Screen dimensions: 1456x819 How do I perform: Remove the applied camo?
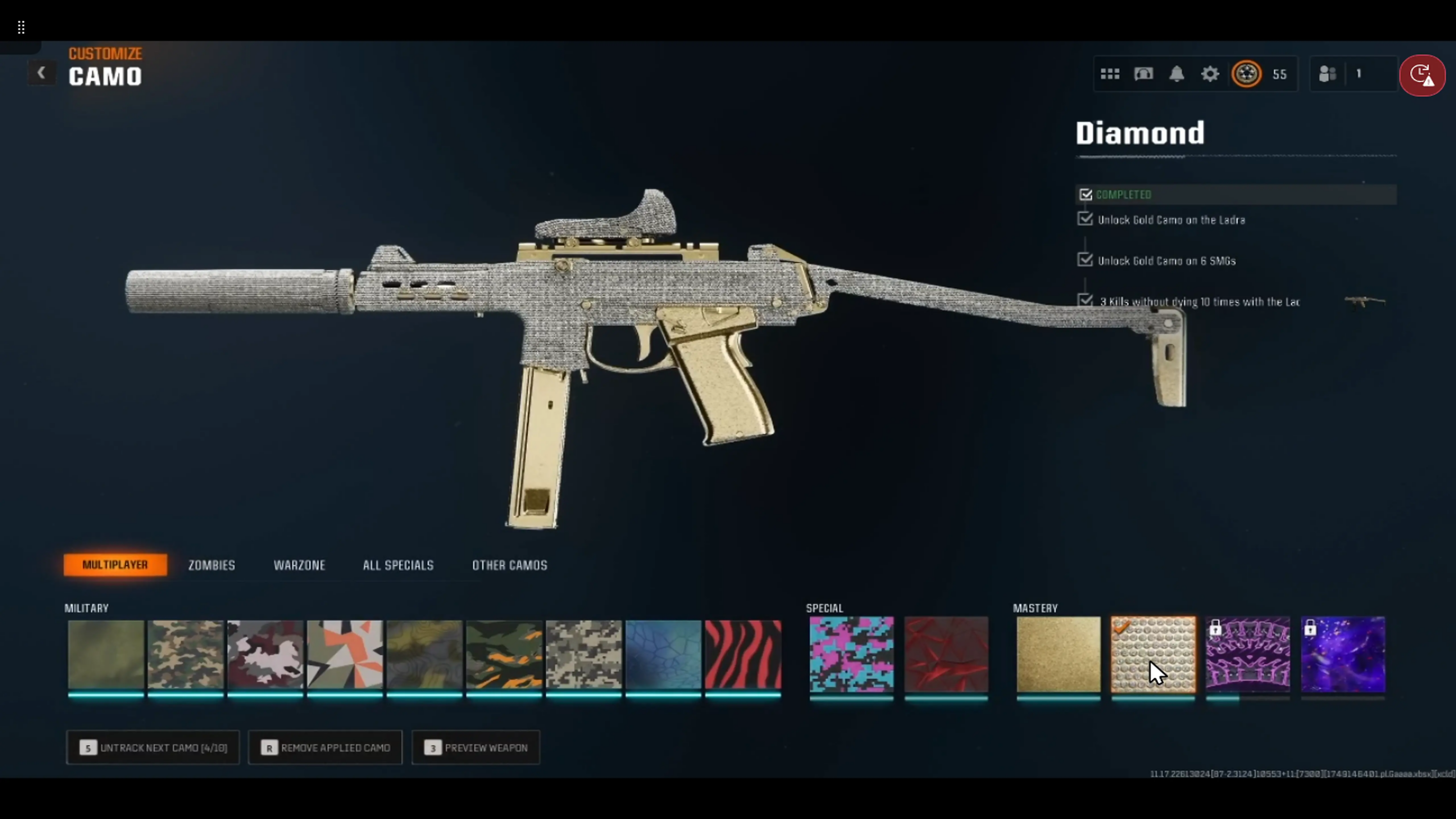[x=325, y=748]
